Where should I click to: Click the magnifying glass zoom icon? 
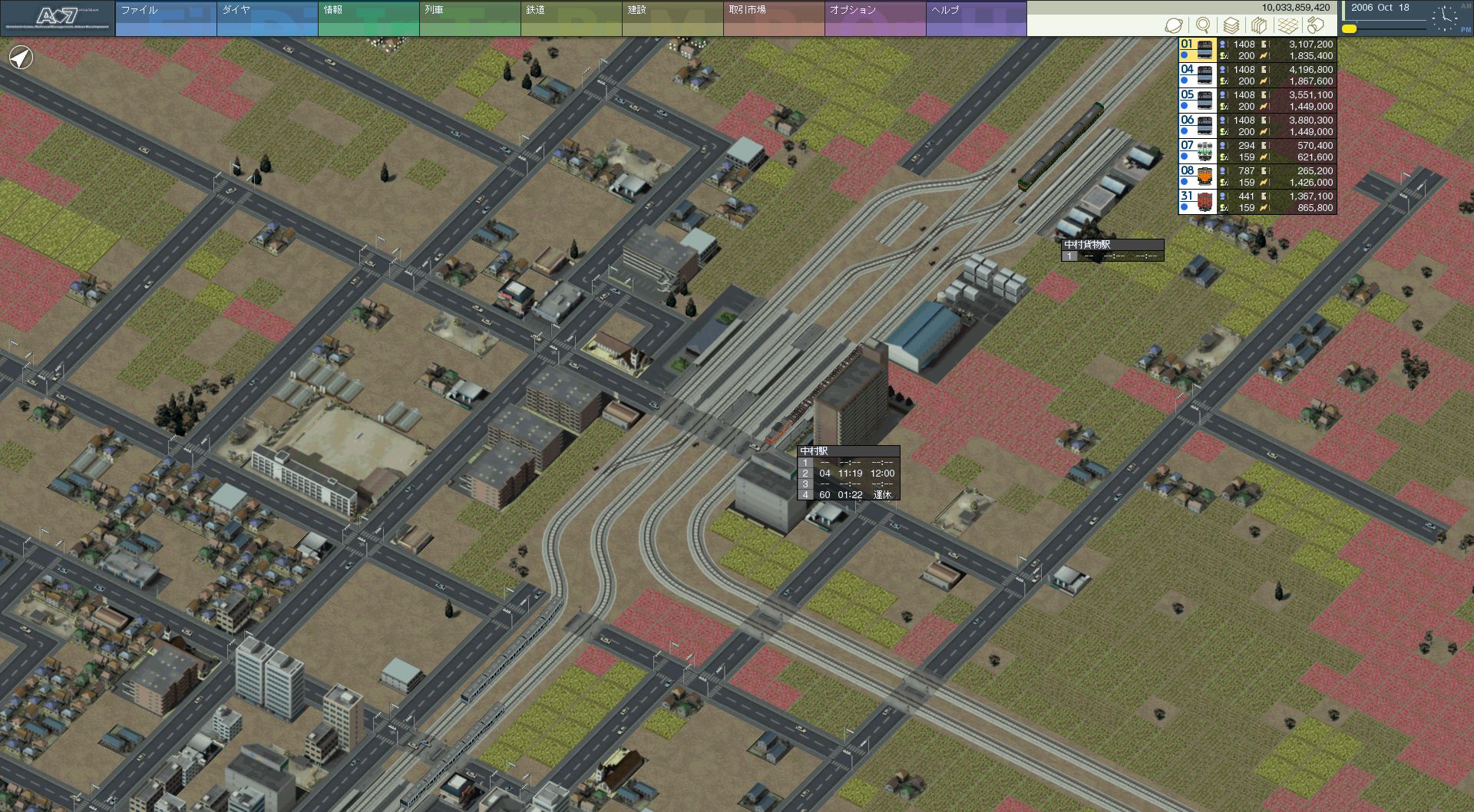pyautogui.click(x=1203, y=25)
